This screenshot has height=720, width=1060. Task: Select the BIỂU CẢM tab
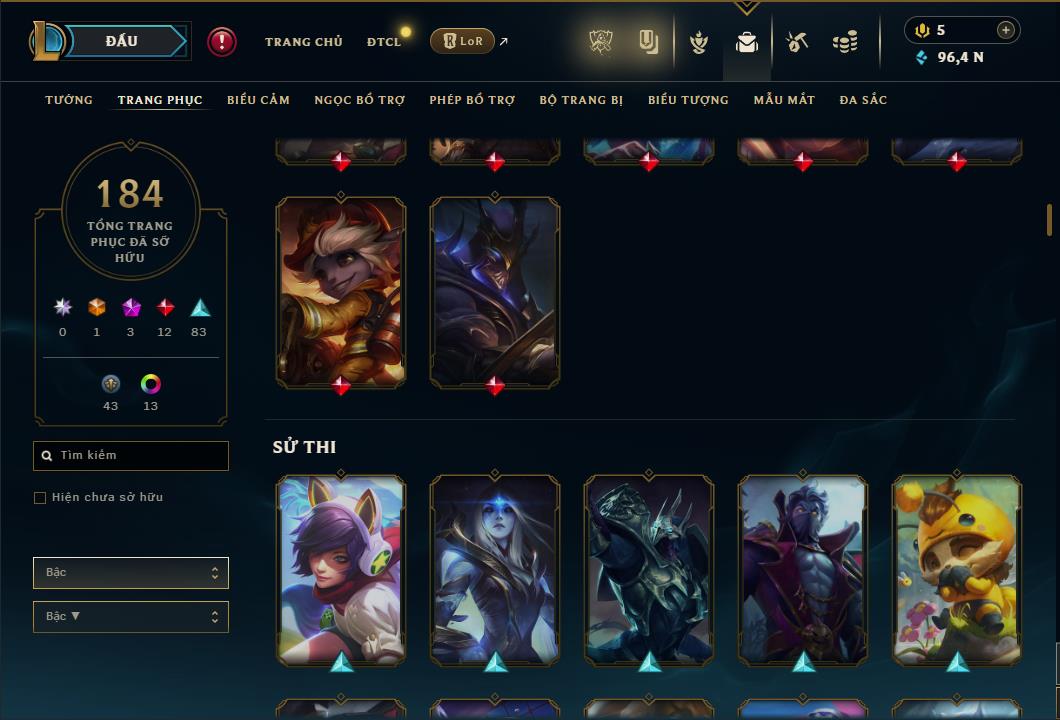[258, 100]
